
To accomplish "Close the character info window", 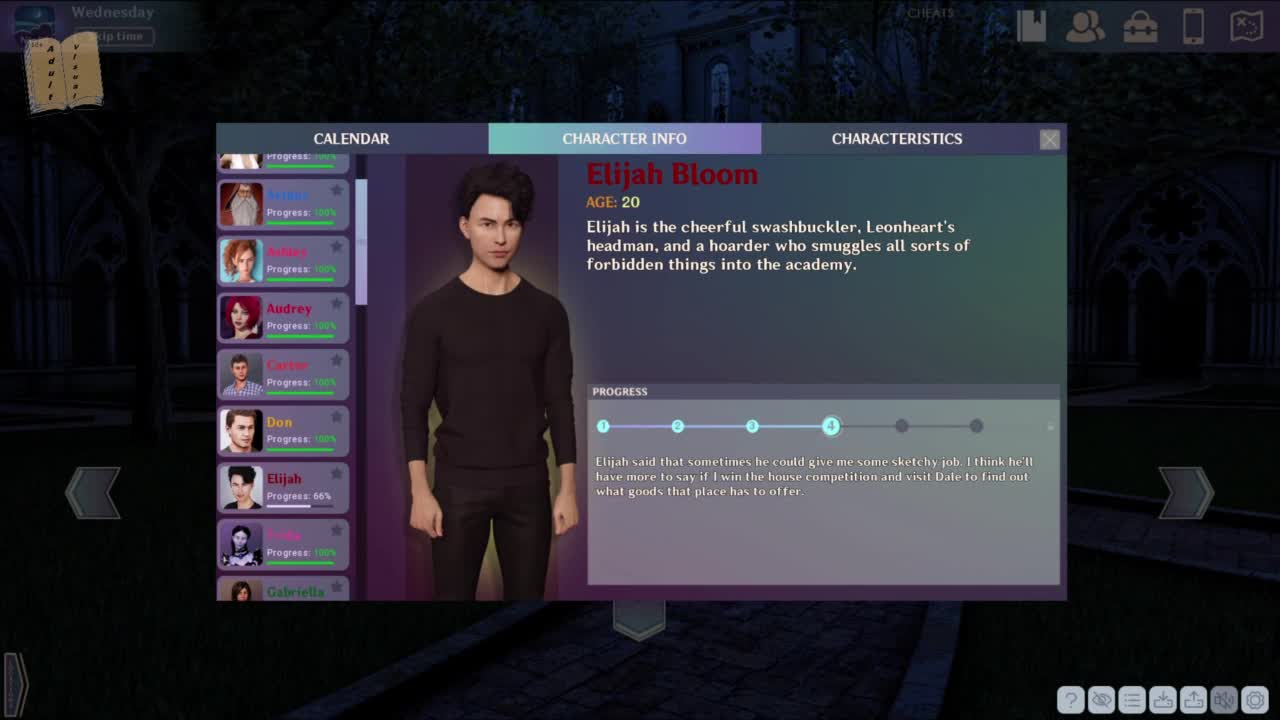I will 1049,140.
